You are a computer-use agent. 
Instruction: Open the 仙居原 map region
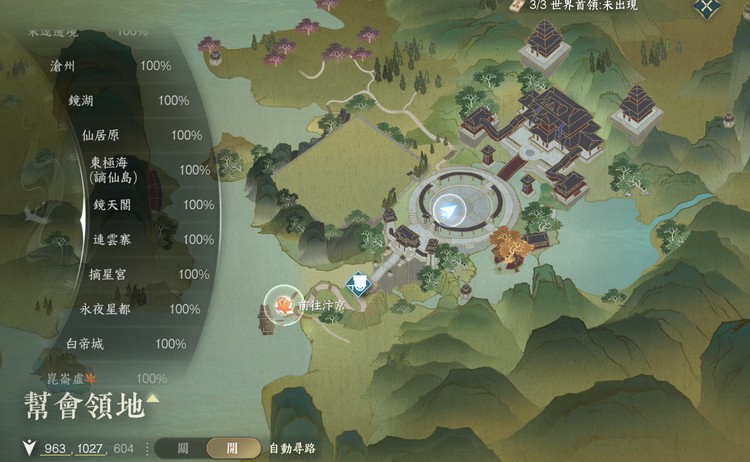click(99, 135)
